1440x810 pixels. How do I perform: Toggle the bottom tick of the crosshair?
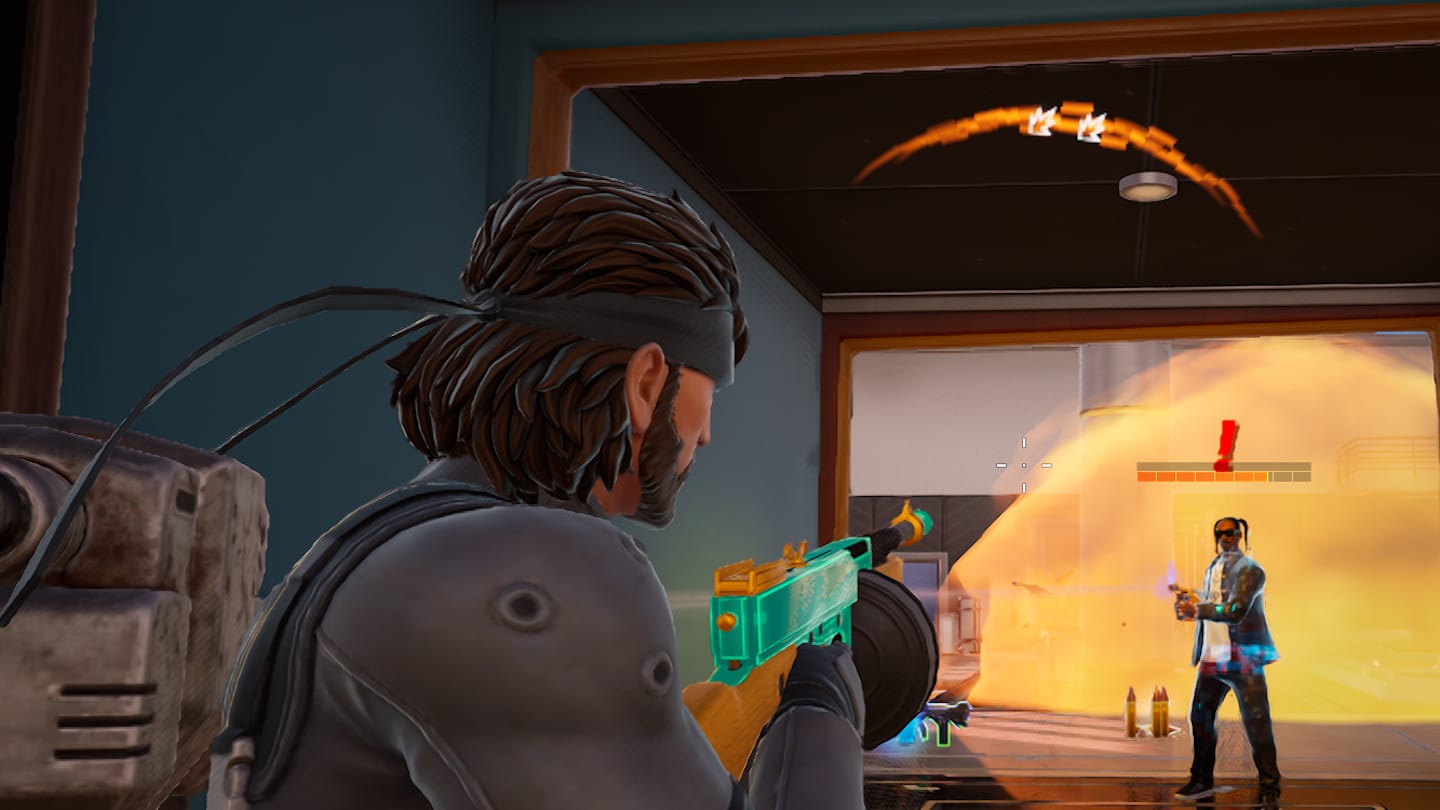[1024, 487]
